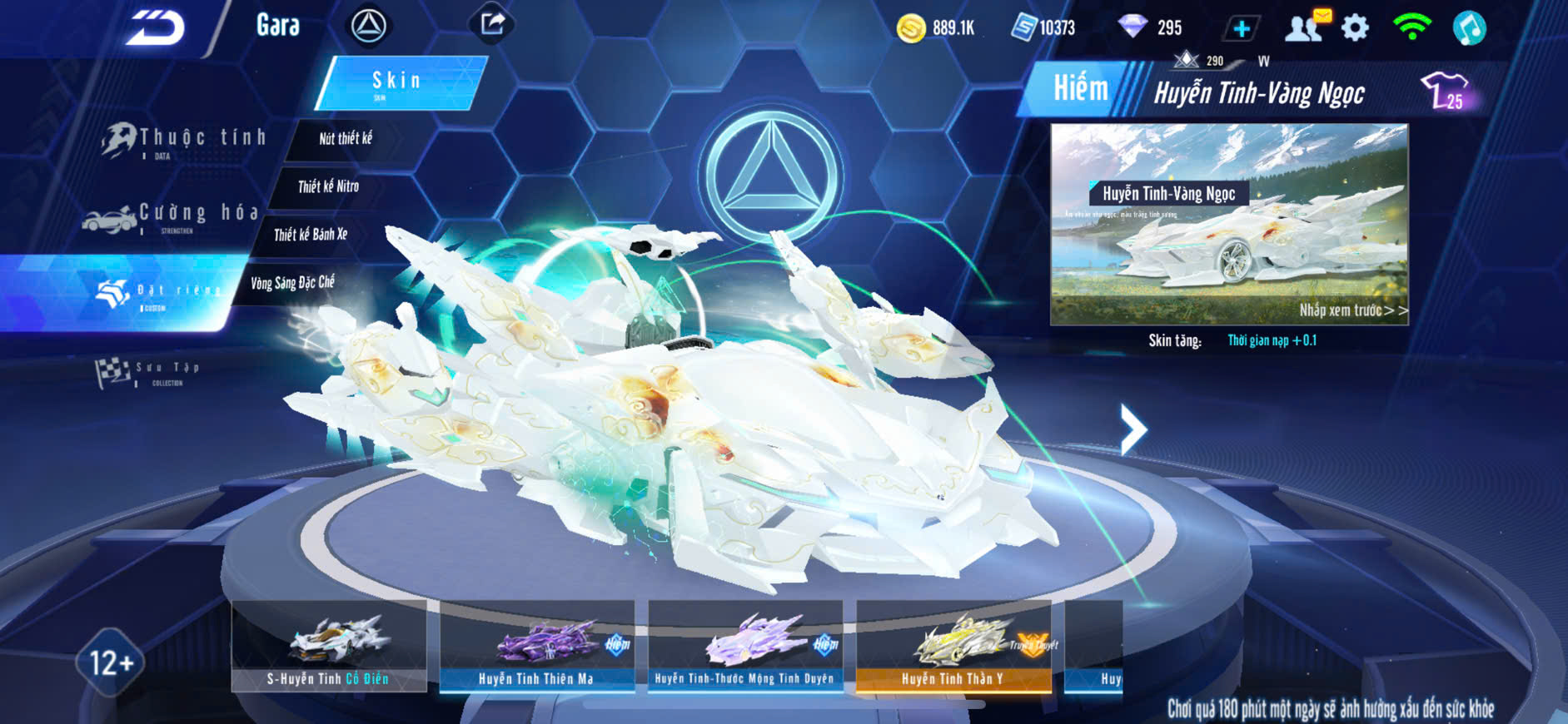Select the S-Huyễn Tinh Cổ Điển skin
1568x724 pixels.
(329, 646)
